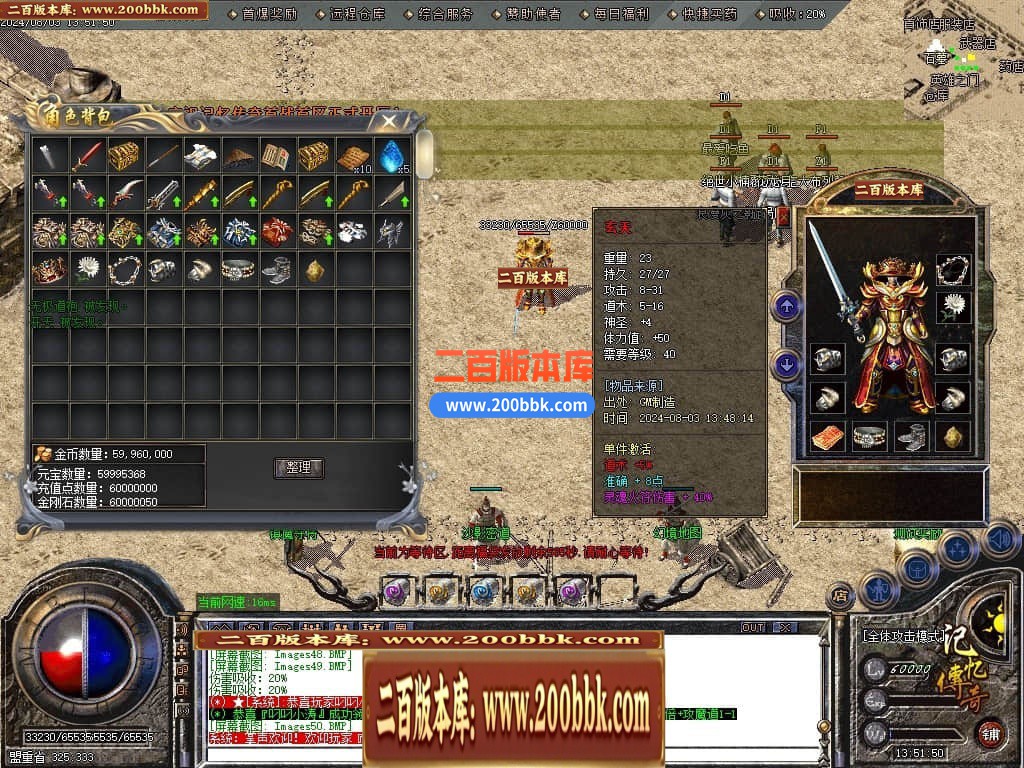This screenshot has height=768, width=1024.
Task: Pick the white flower item in the backpack
Action: pyautogui.click(x=87, y=268)
